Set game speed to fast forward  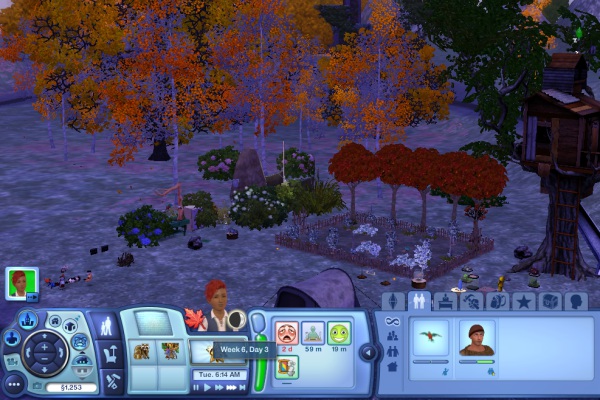(x=220, y=387)
